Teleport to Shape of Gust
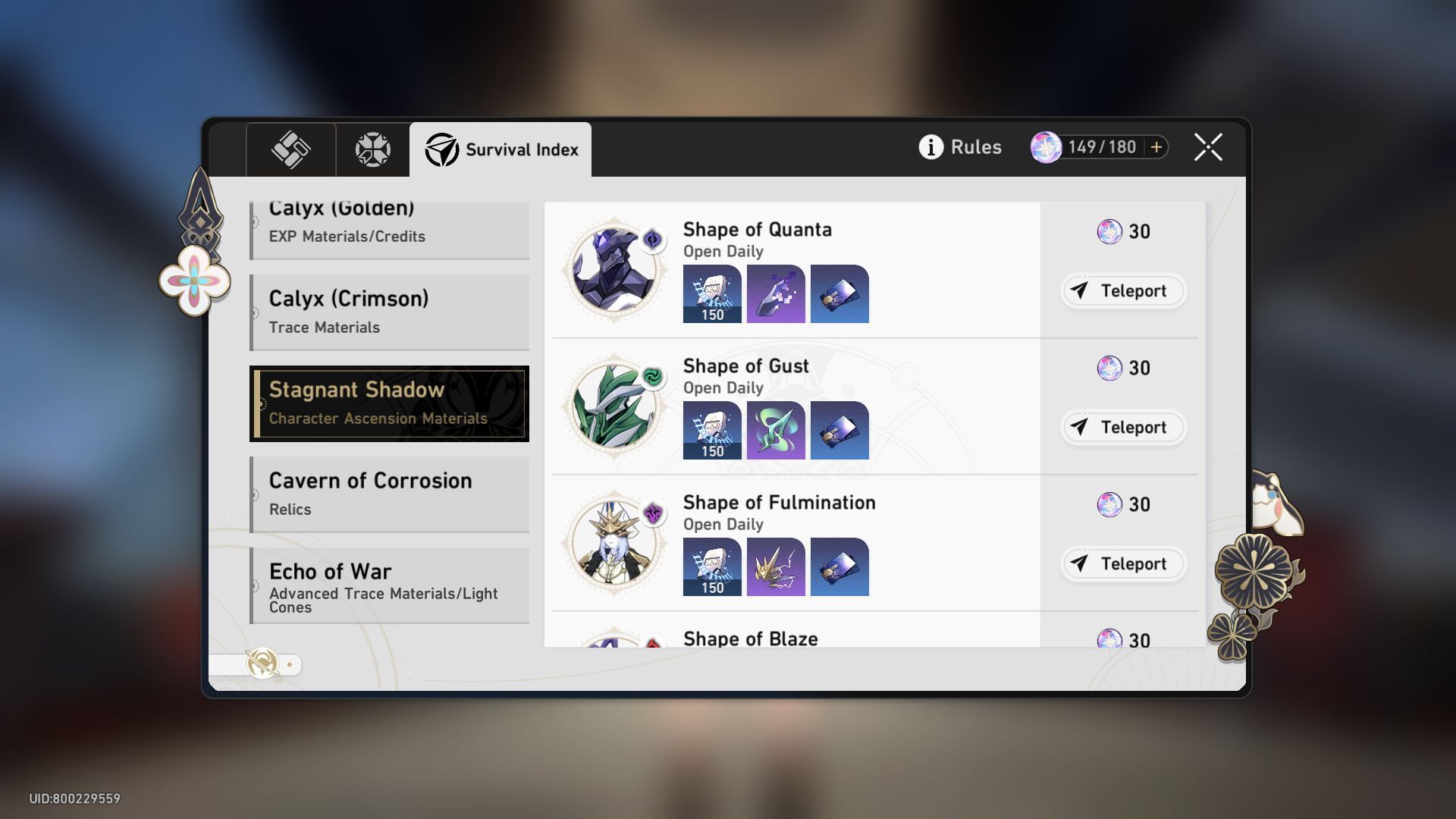 (1122, 427)
